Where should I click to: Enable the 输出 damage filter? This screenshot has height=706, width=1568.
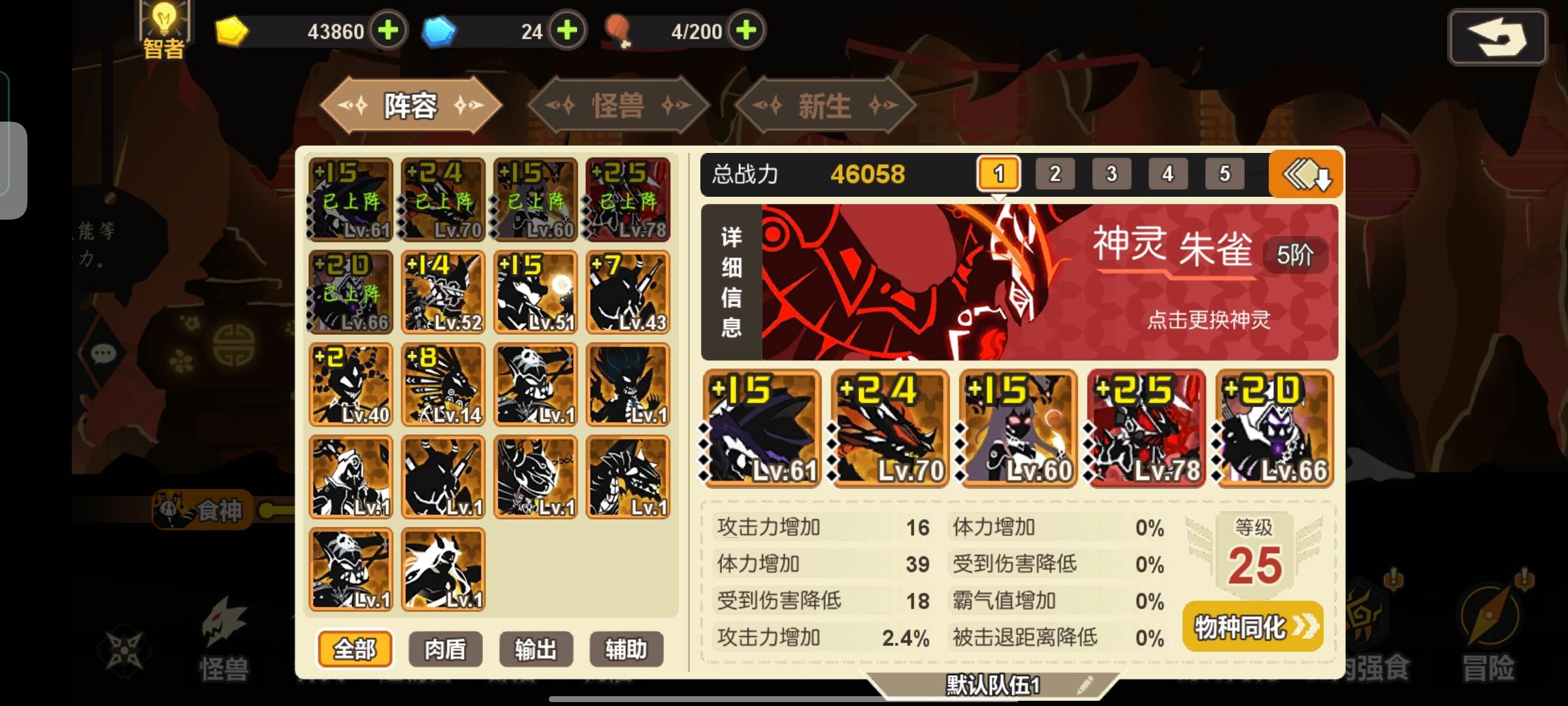535,649
